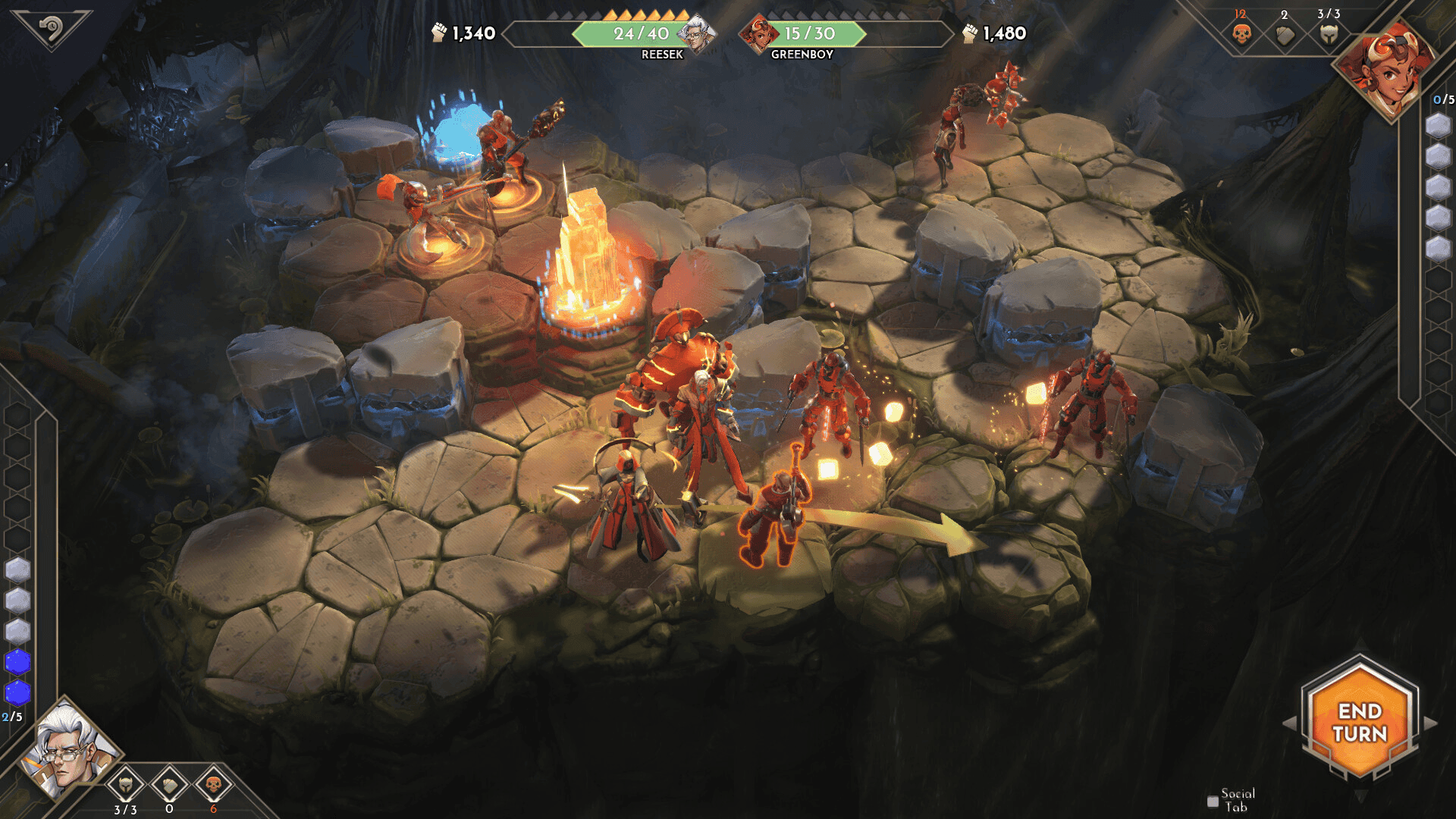Image resolution: width=1456 pixels, height=819 pixels.
Task: Click the fist icon next to 1,340
Action: coord(441,33)
